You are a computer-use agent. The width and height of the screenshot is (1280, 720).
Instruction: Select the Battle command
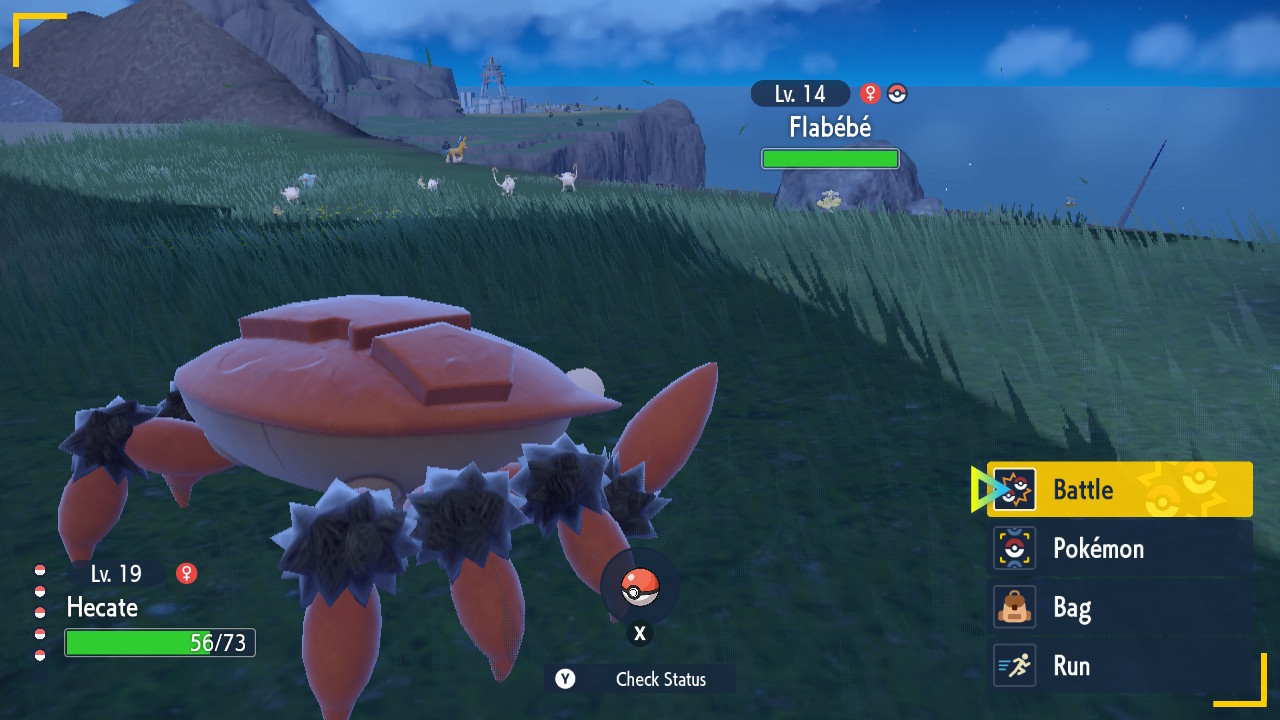[1119, 489]
